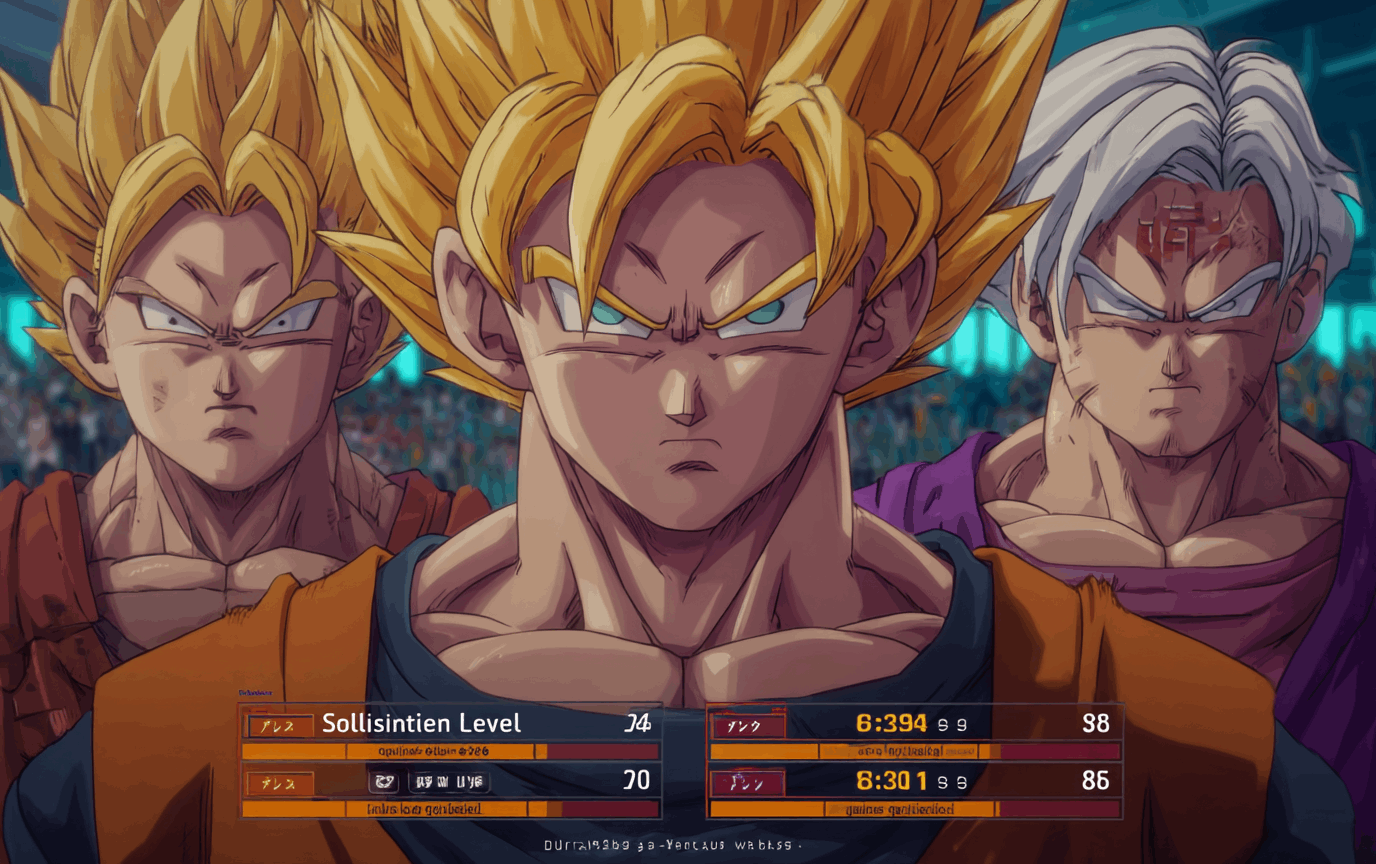The image size is (1376, 864).
Task: Click the small icon button left of 70
Action: click(x=383, y=782)
